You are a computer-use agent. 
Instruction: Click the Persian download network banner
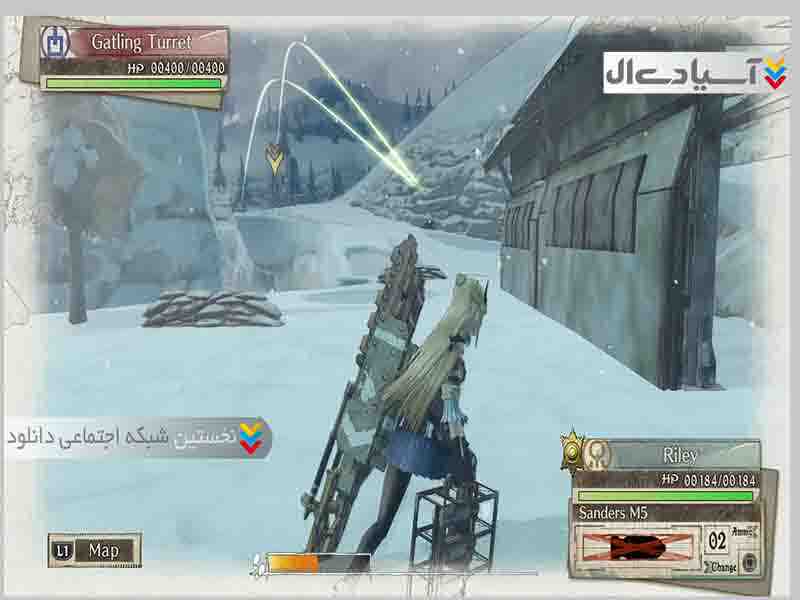136,437
